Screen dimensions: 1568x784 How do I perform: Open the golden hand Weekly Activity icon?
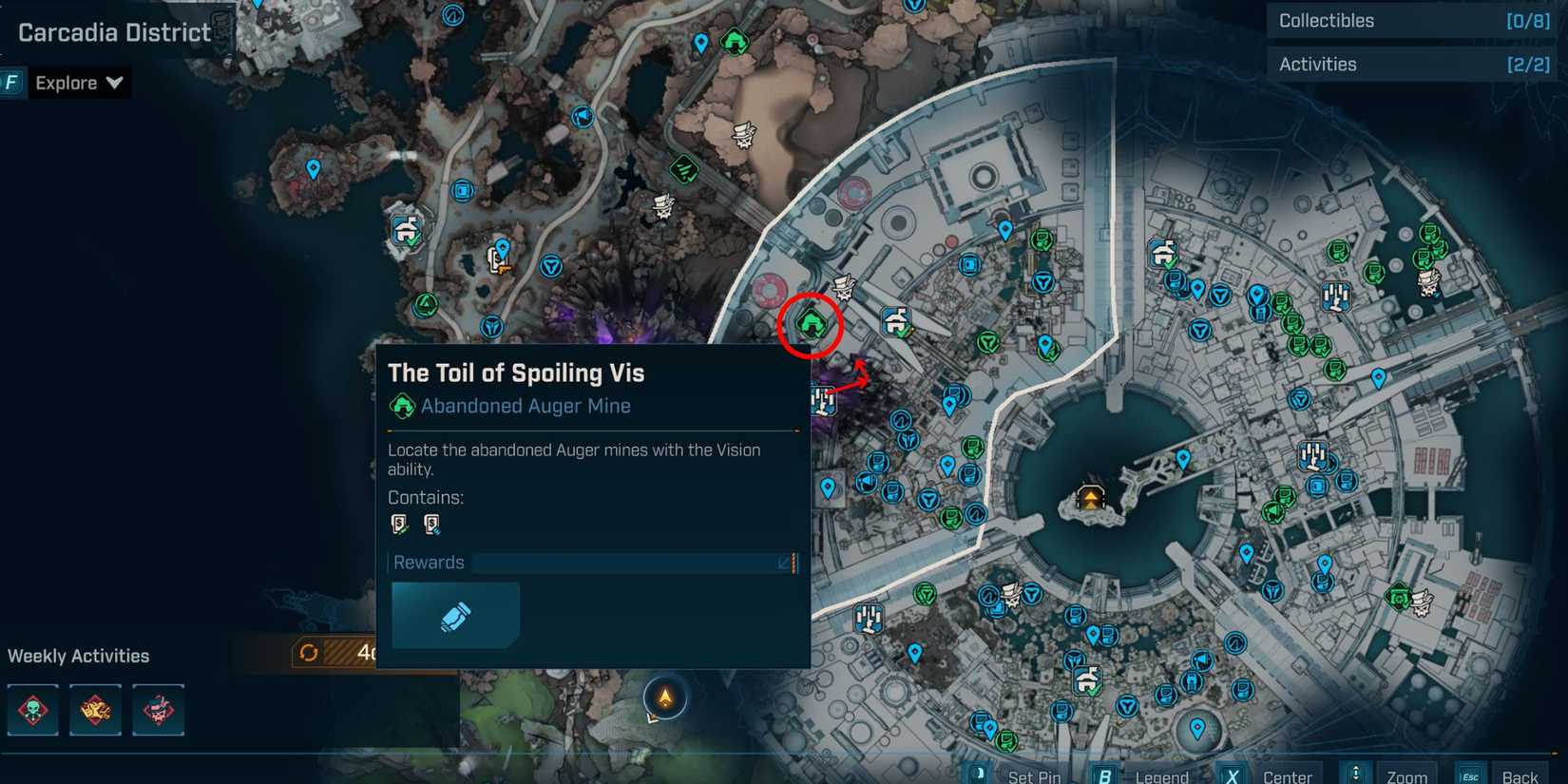click(95, 710)
